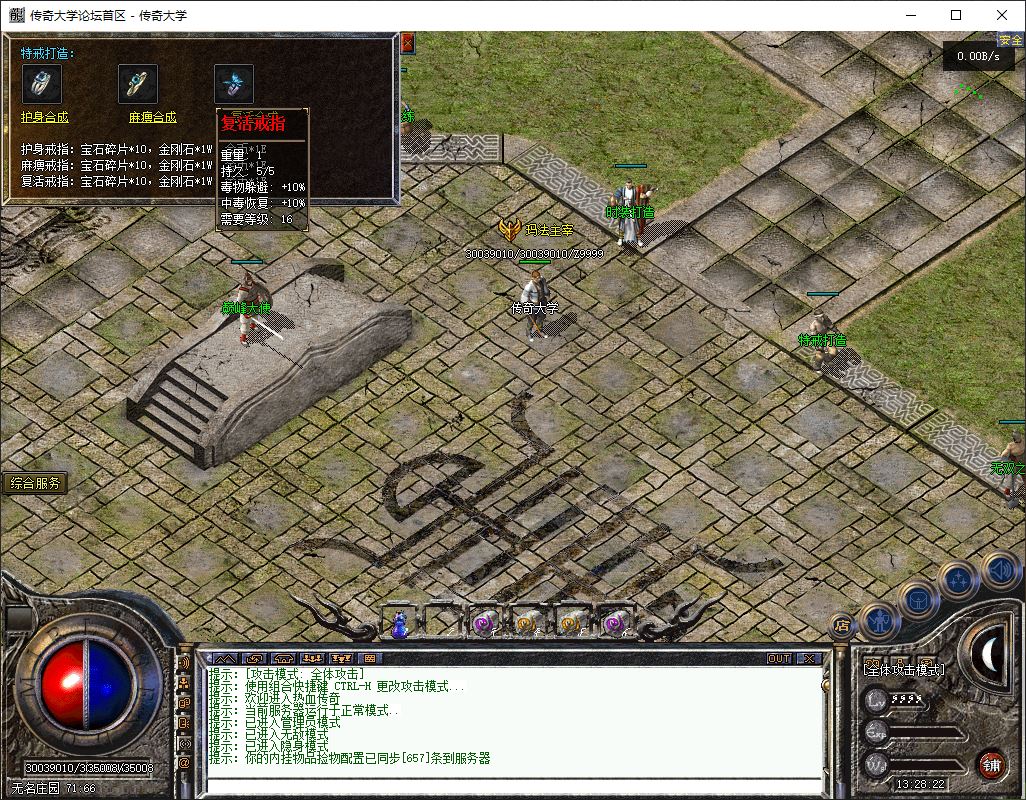Close the 特戒打造 crafting dialog
The width and height of the screenshot is (1026, 800).
coord(407,43)
